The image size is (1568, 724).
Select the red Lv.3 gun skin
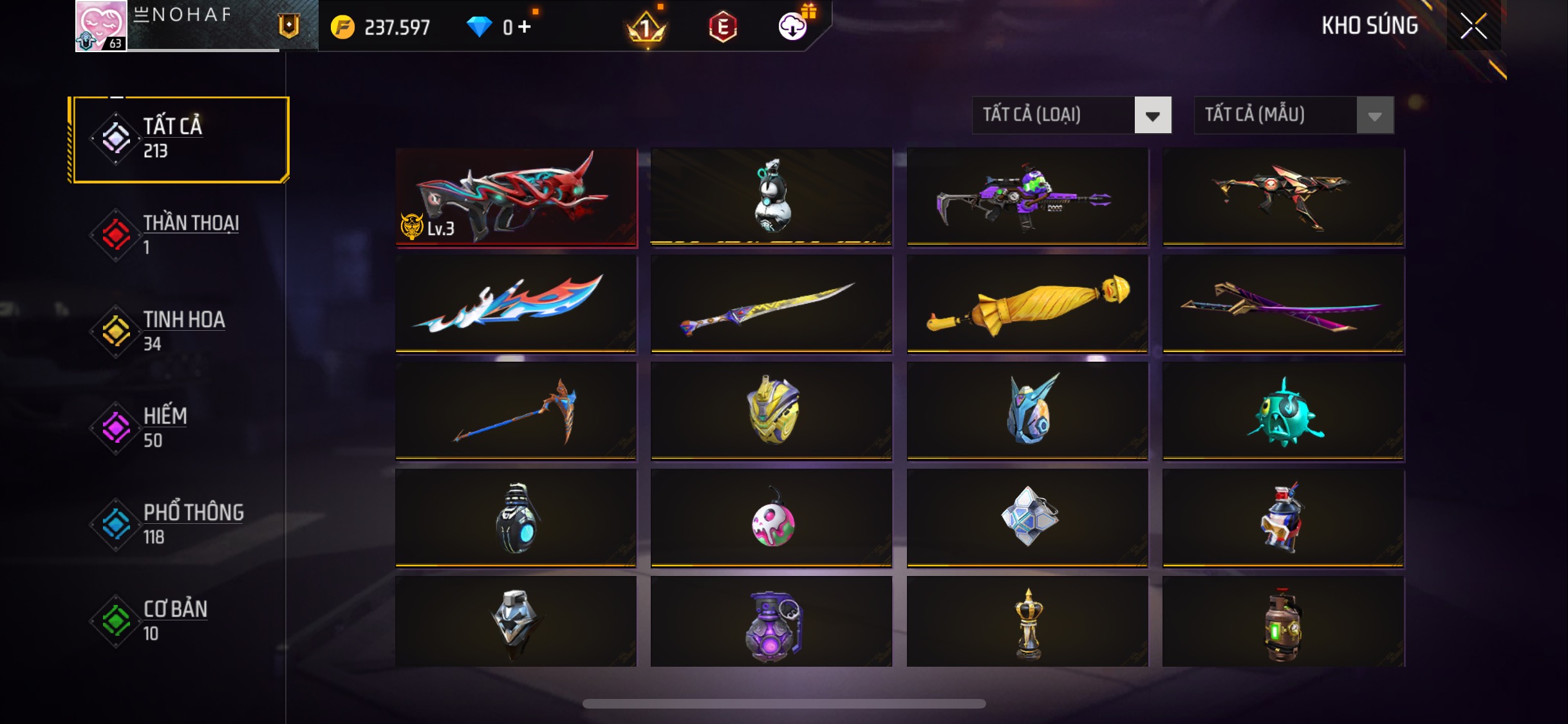[x=516, y=197]
